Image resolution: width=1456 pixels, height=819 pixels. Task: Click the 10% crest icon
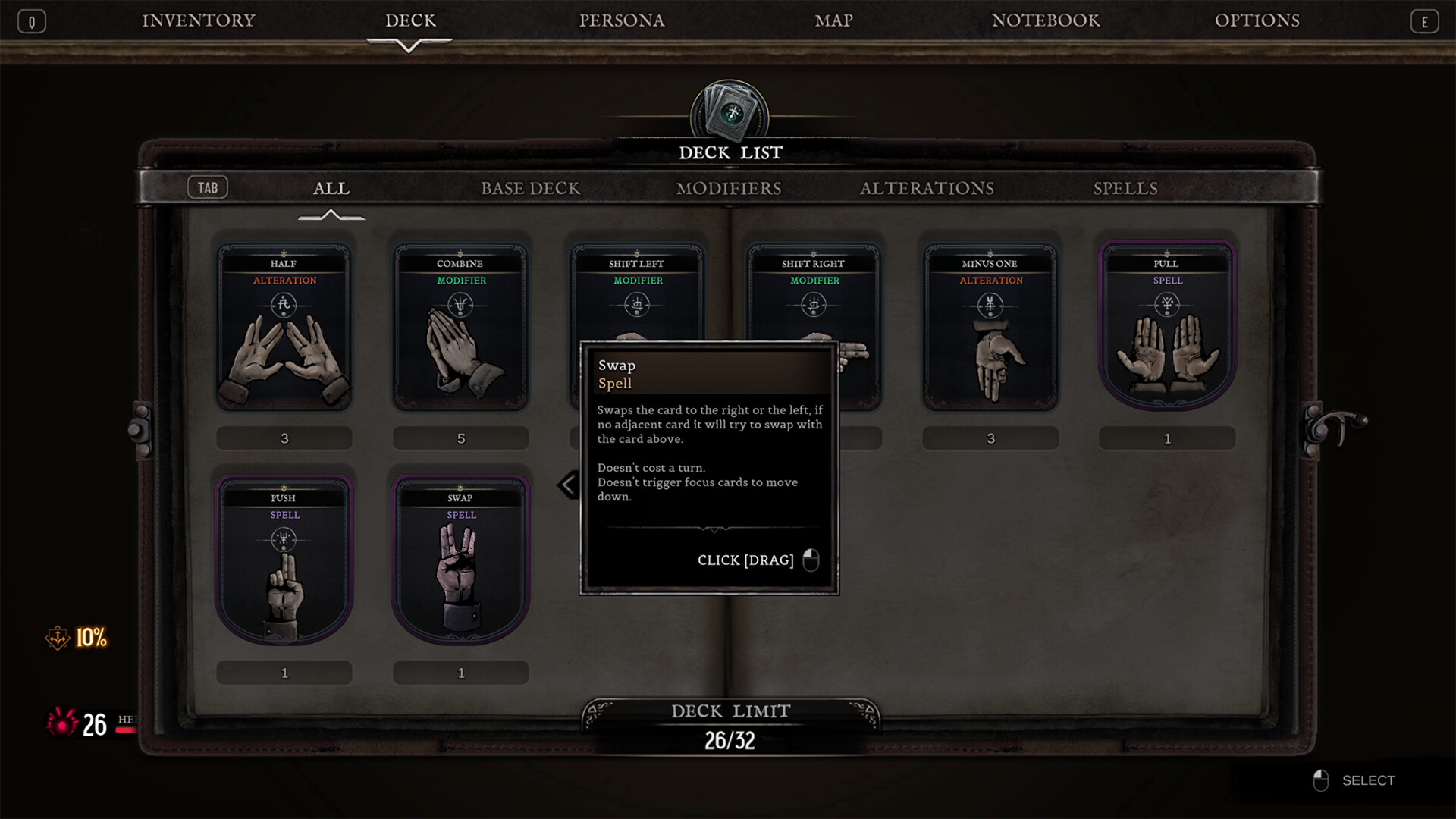[x=56, y=639]
